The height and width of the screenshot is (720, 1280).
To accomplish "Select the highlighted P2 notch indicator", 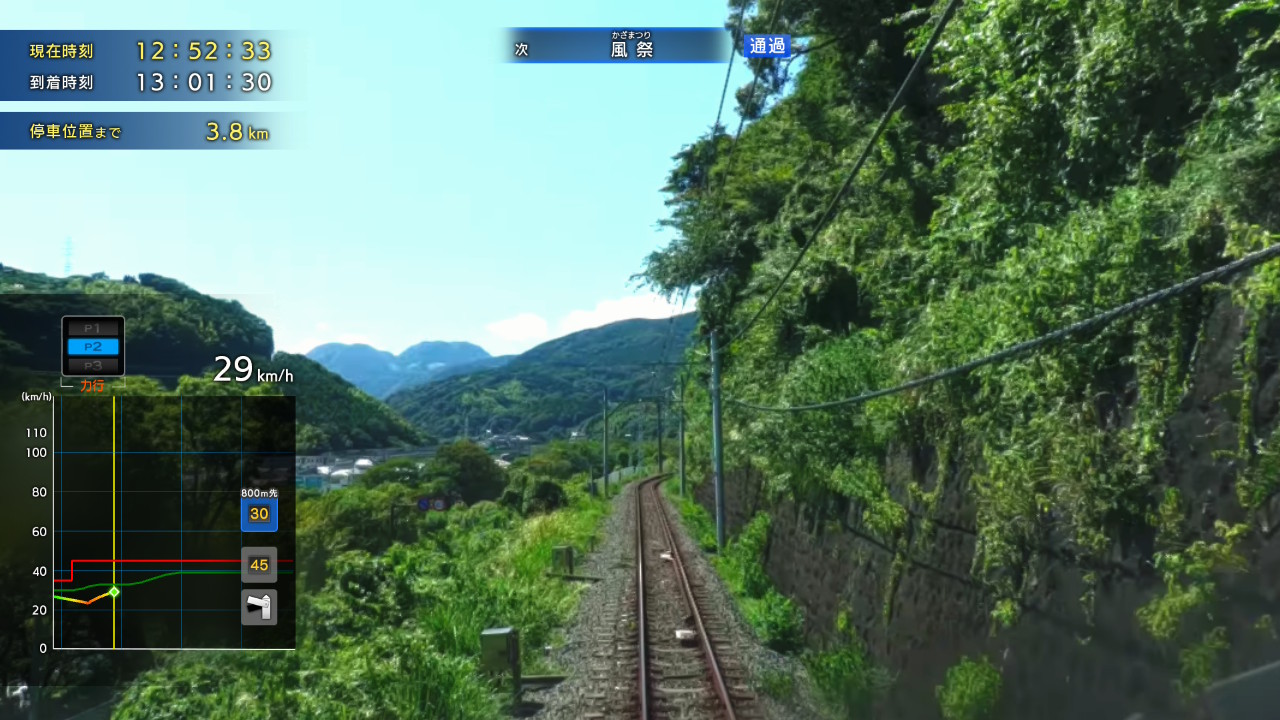I will coord(92,346).
